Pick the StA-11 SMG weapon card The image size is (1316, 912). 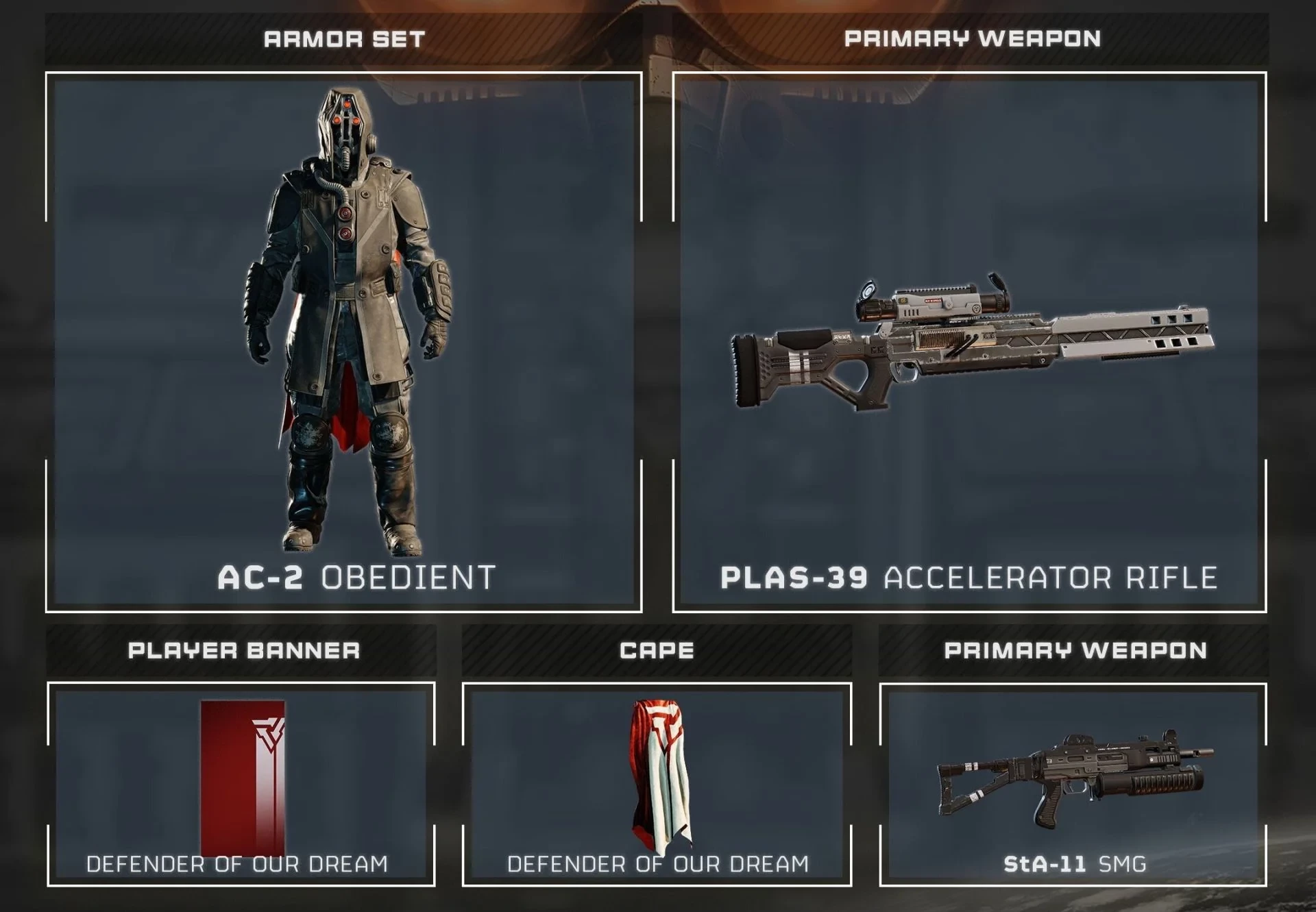point(1073,784)
